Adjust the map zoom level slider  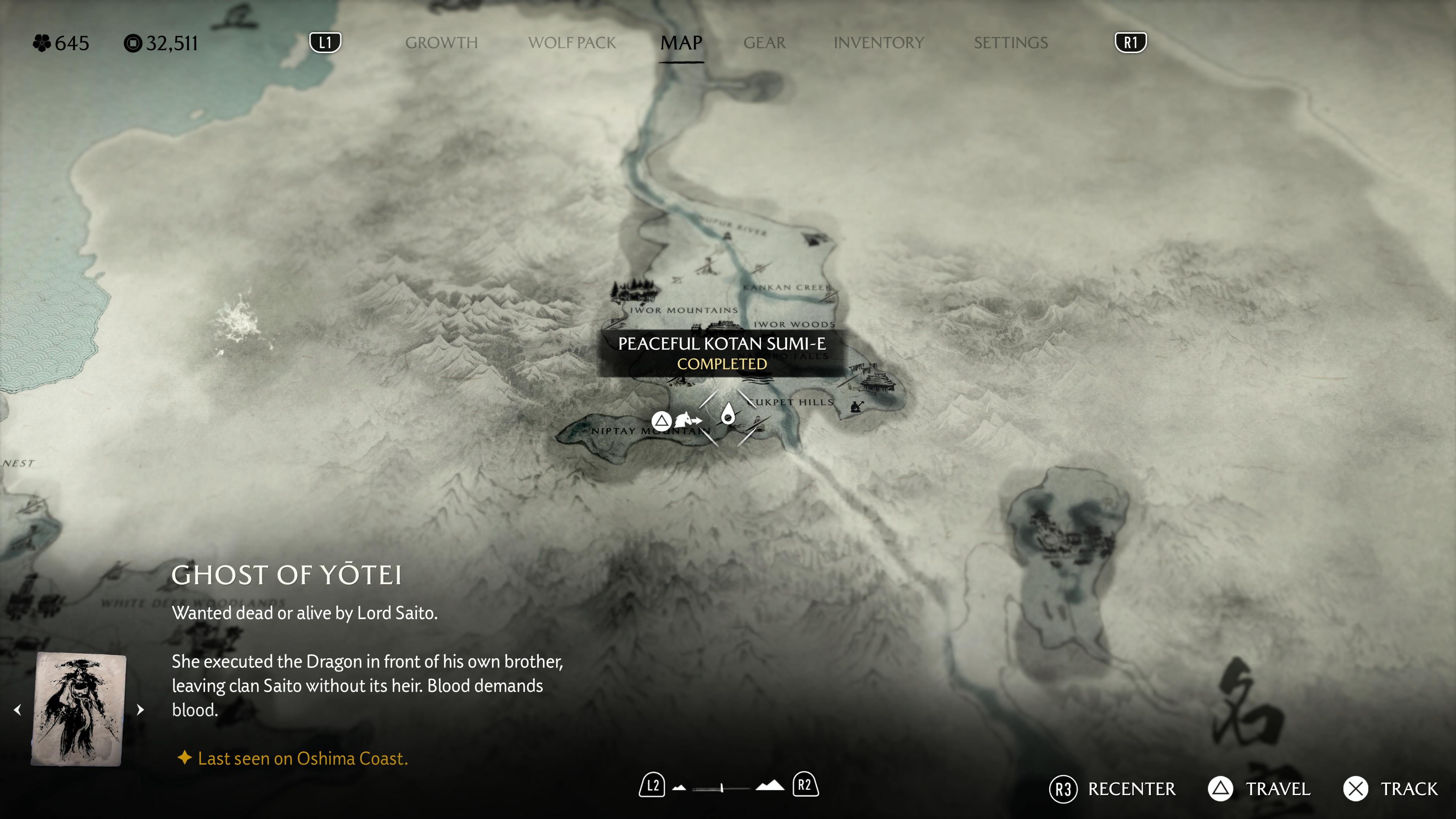(x=722, y=788)
